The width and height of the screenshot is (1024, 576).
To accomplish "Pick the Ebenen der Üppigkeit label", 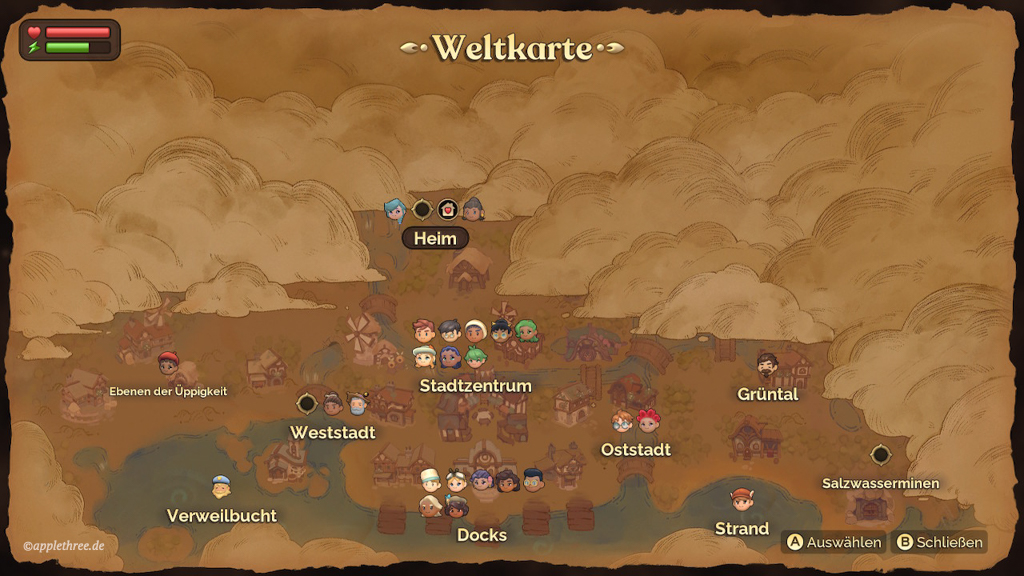I will [x=168, y=391].
